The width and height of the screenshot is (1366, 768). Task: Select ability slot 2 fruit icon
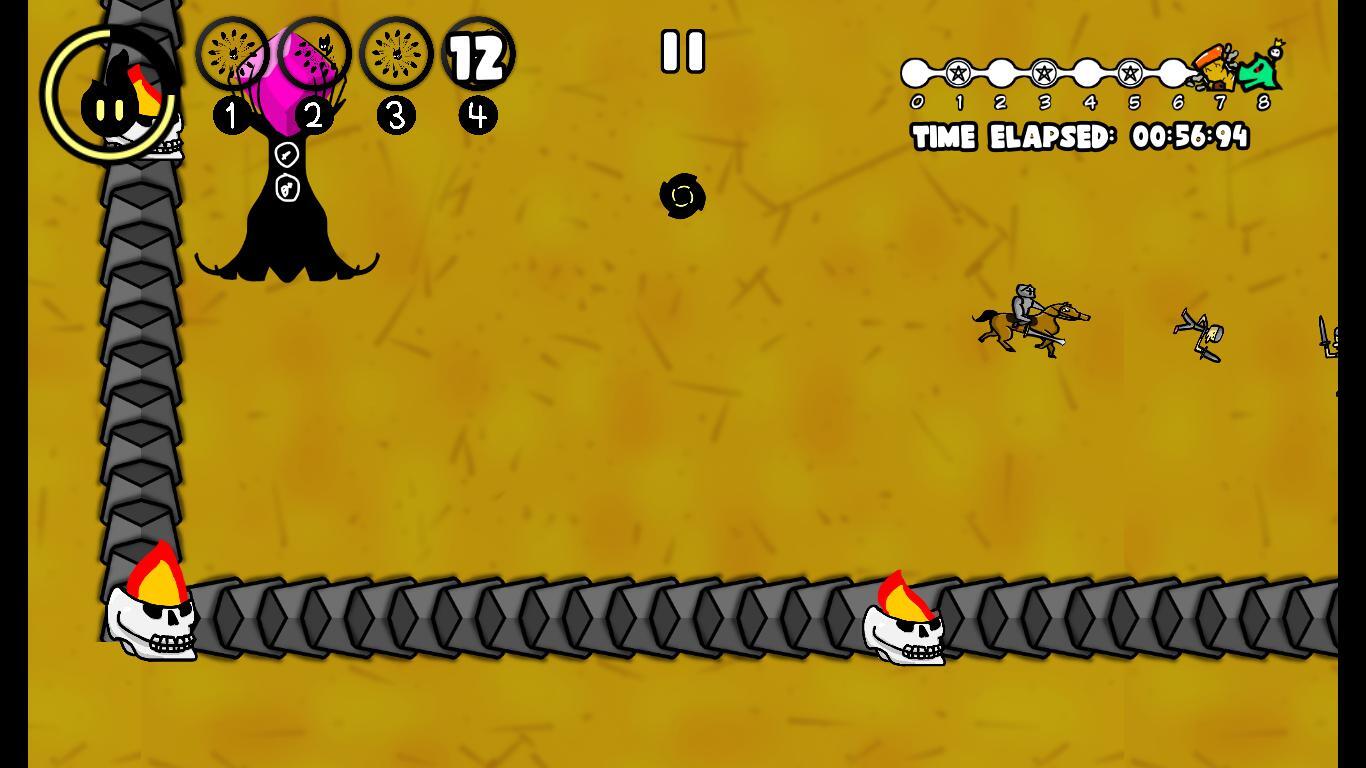coord(314,54)
